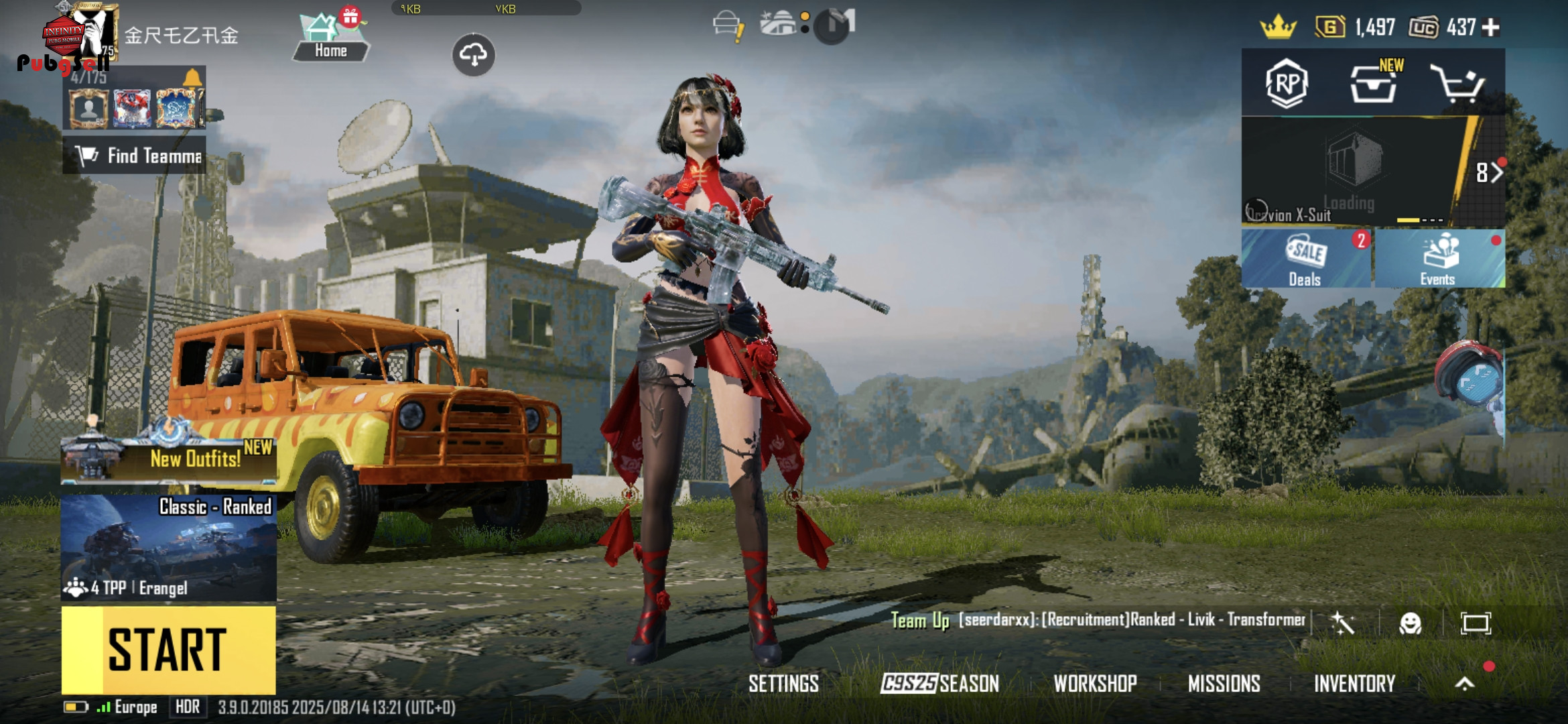Screen dimensions: 1568x724
Task: Open the New Outfits banner
Action: tap(168, 457)
